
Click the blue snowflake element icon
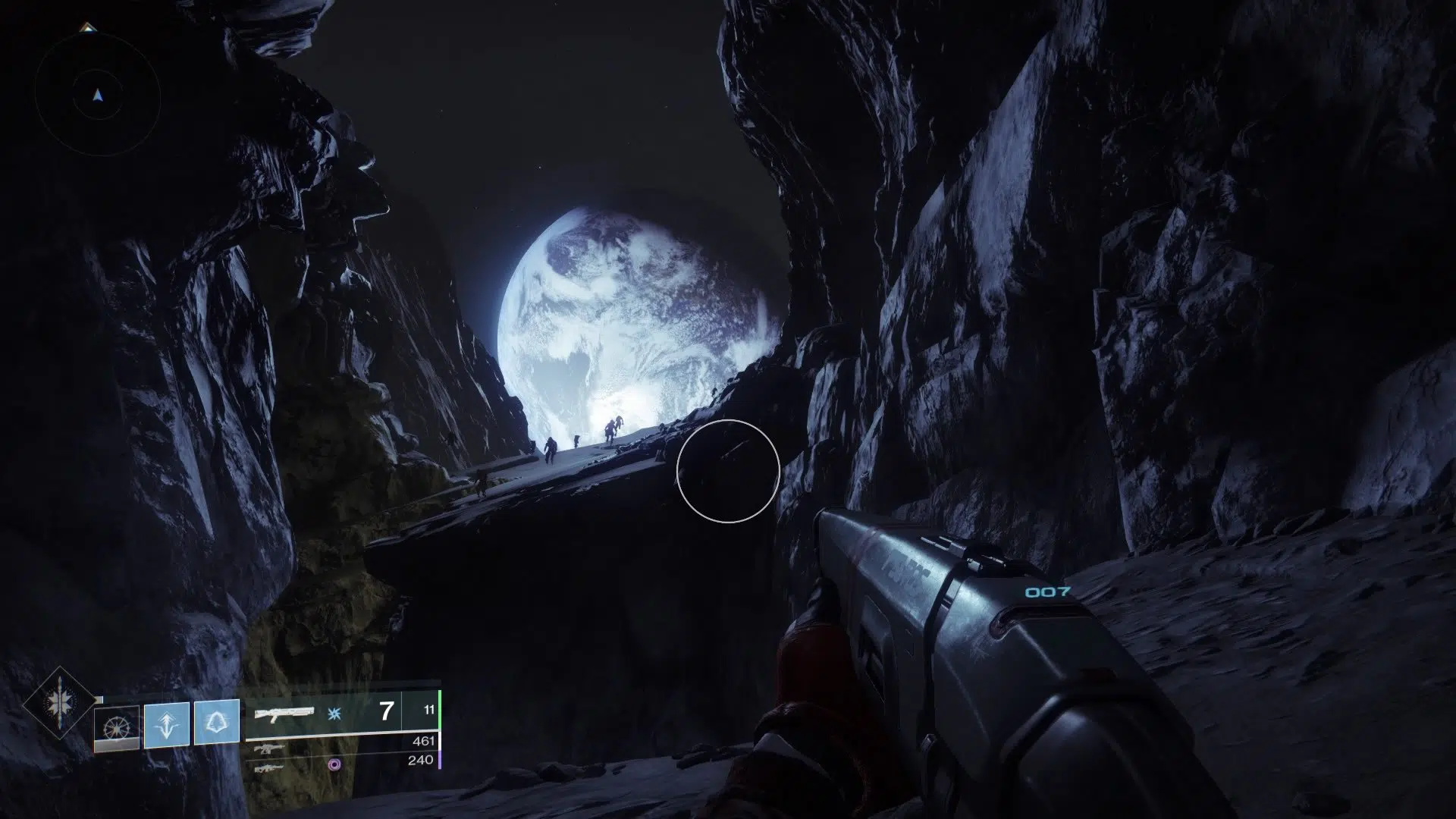tap(333, 714)
